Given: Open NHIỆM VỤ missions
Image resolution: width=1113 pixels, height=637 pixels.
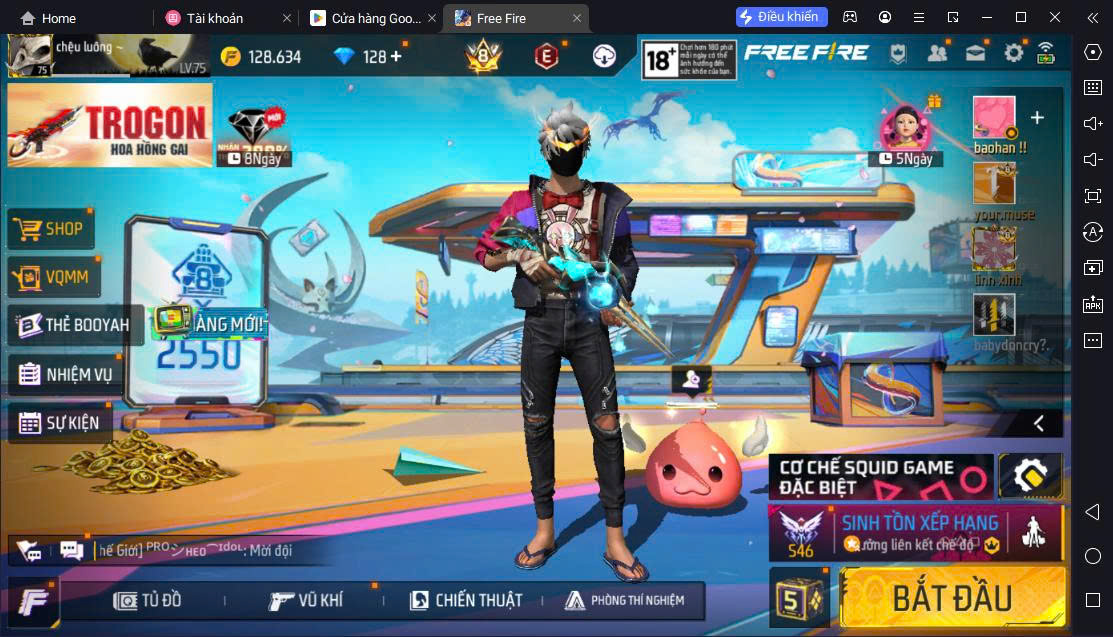Looking at the screenshot, I should pos(65,375).
